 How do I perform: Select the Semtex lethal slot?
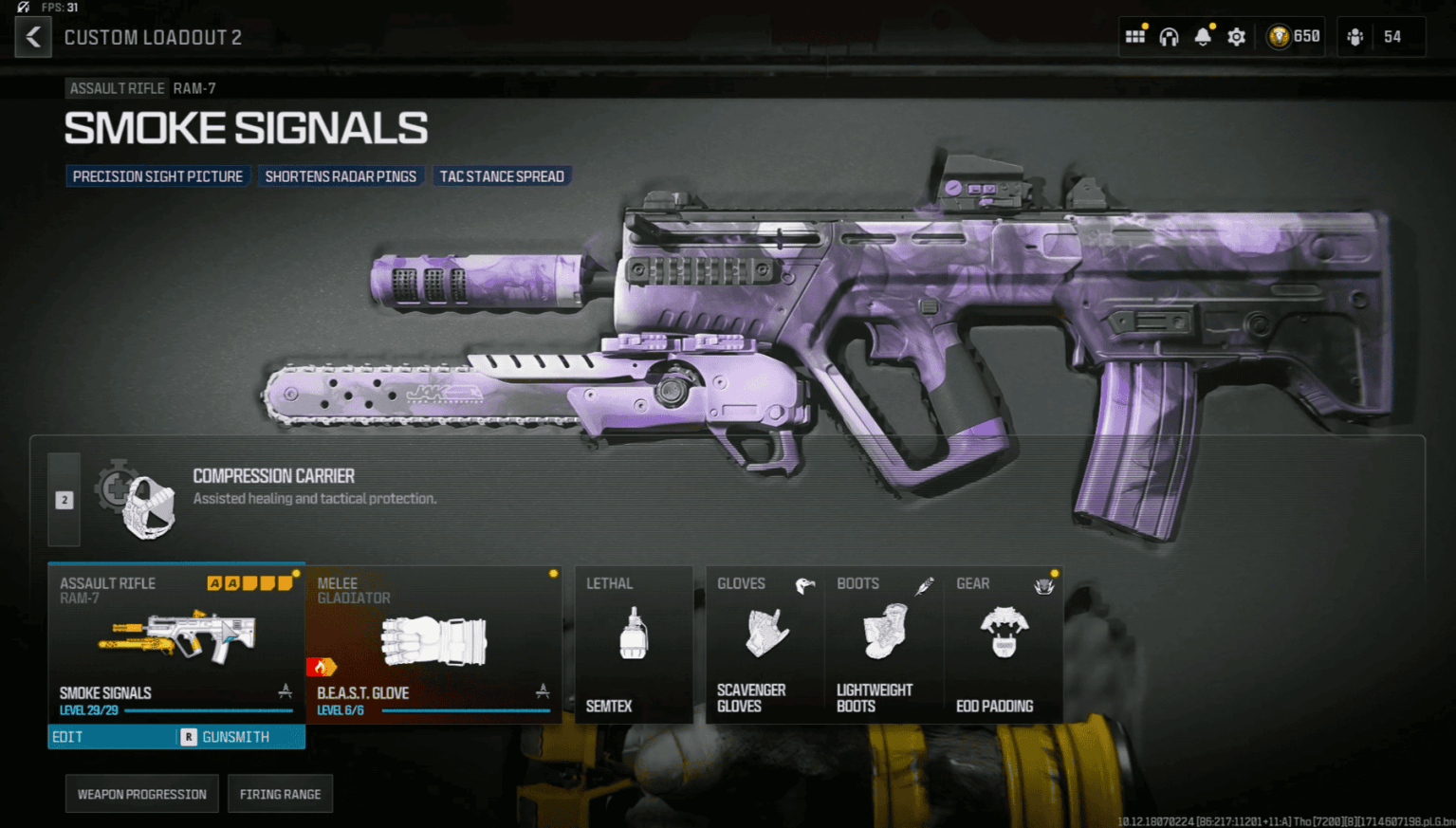pyautogui.click(x=634, y=645)
